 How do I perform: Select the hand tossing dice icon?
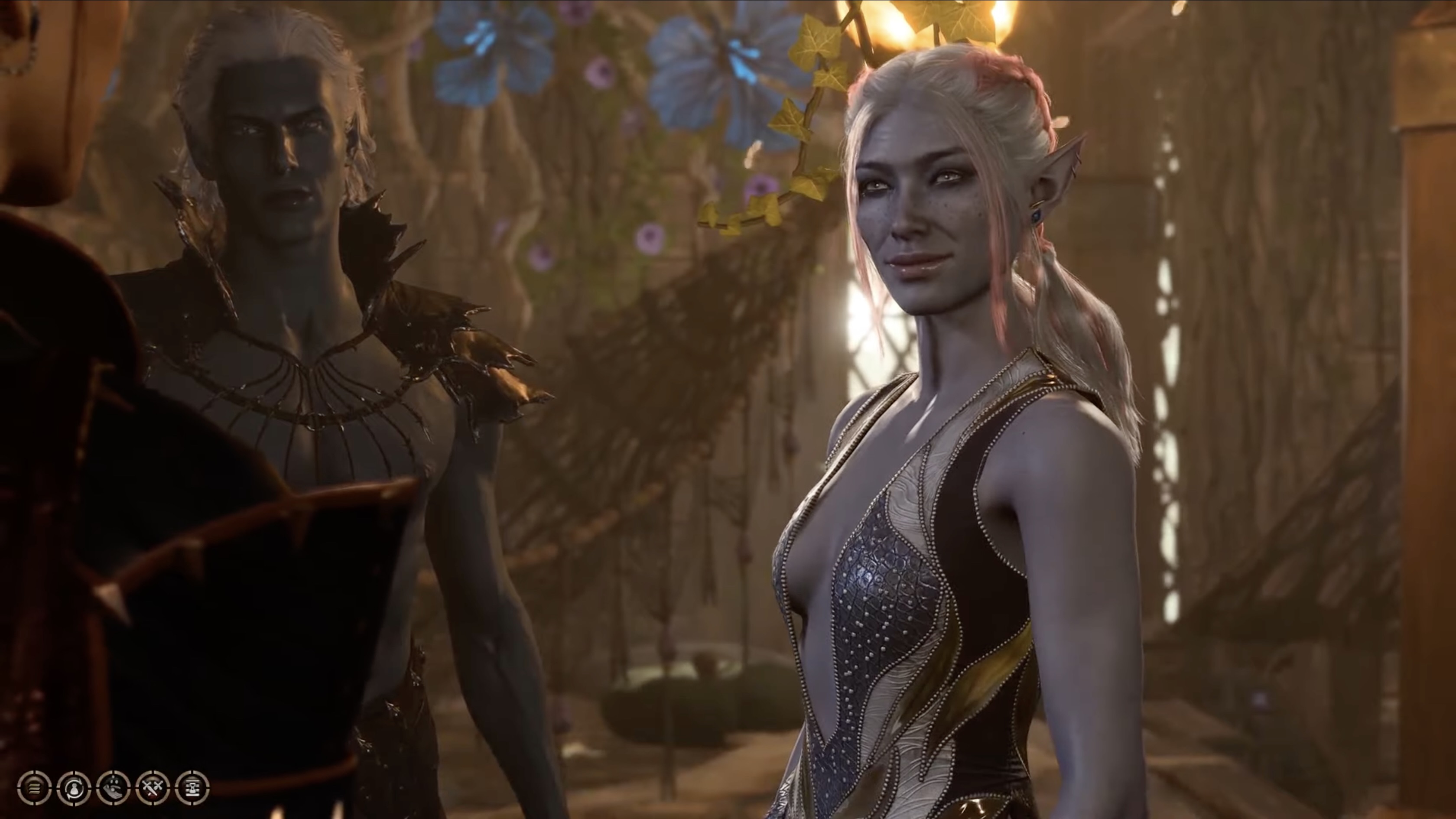tap(114, 787)
